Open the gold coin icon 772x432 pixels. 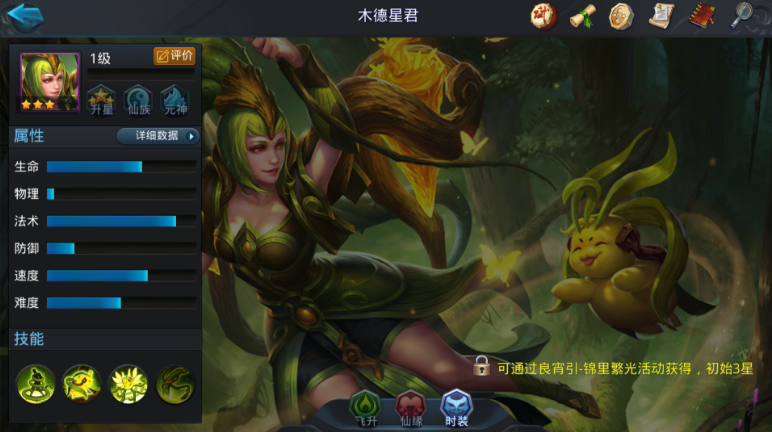pyautogui.click(x=621, y=16)
